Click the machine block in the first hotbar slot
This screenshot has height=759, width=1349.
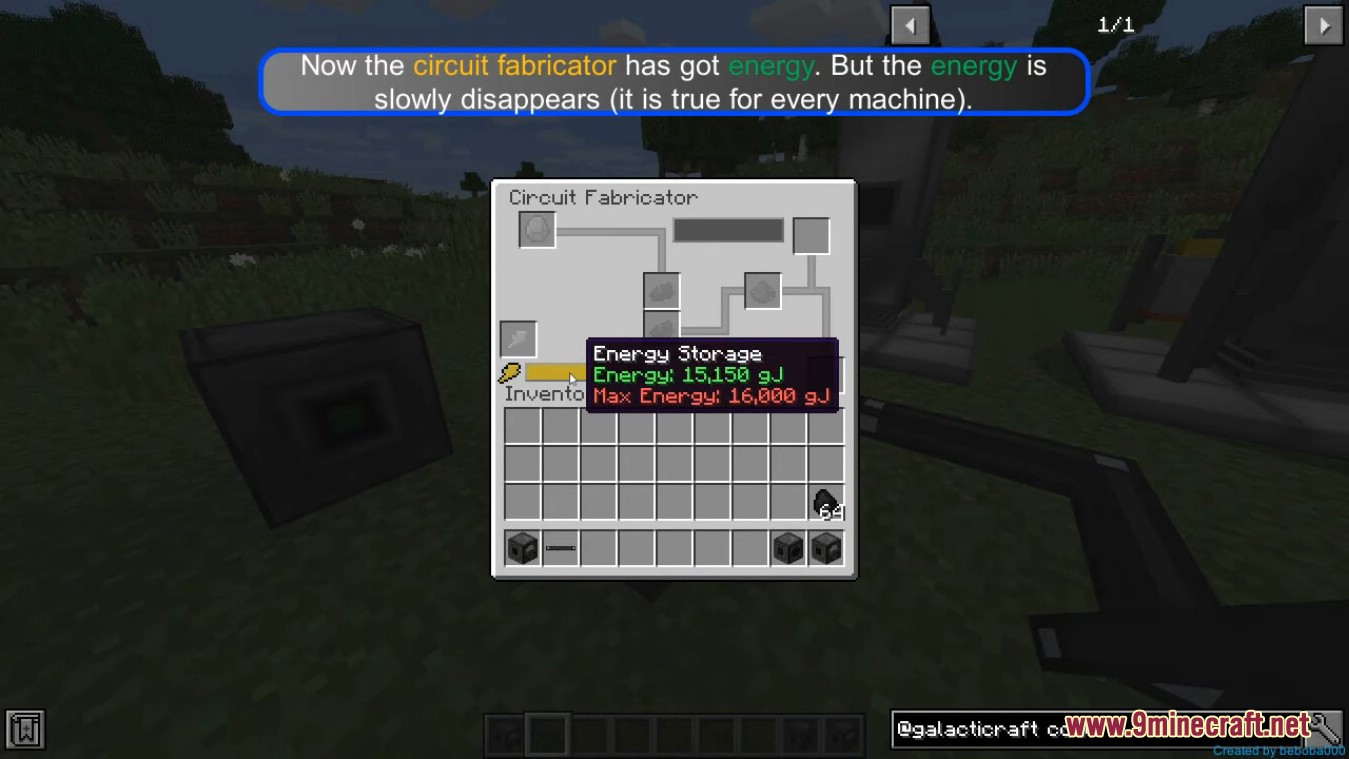click(520, 548)
